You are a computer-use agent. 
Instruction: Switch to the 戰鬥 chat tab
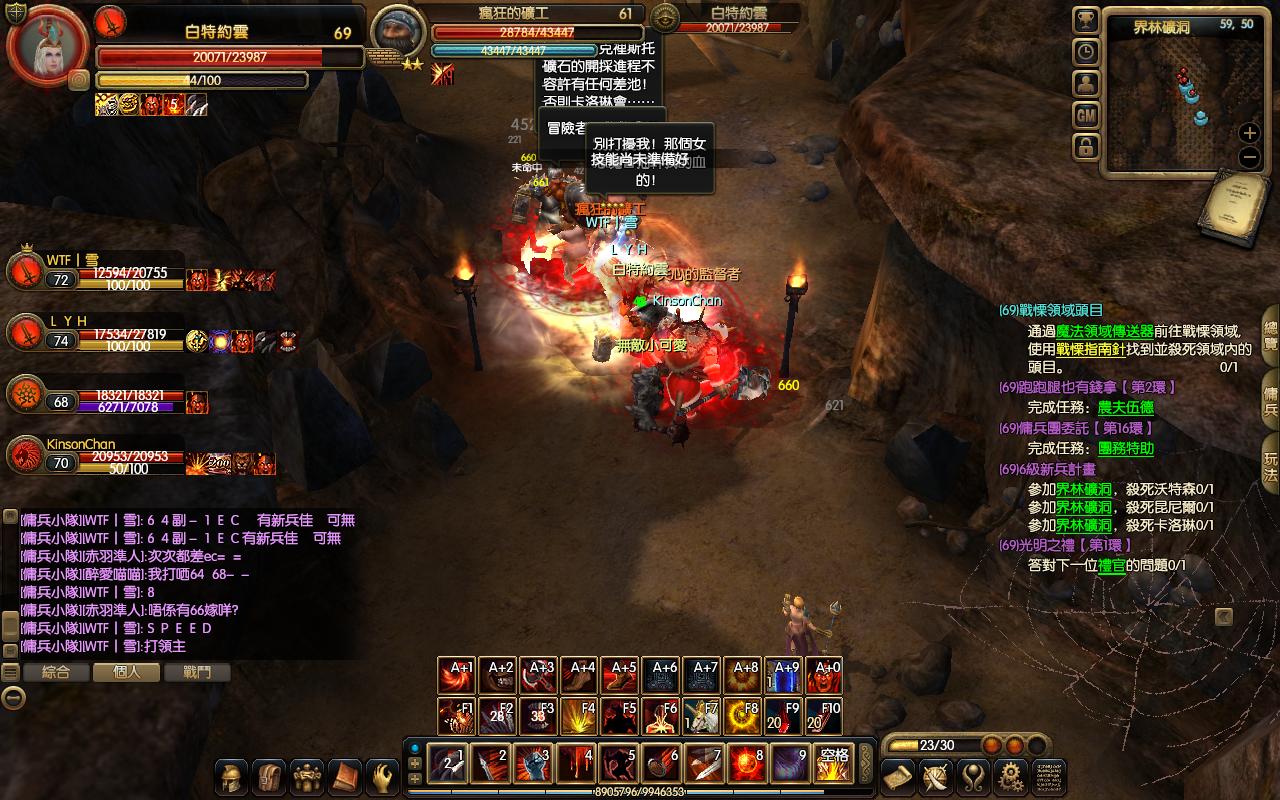tap(198, 672)
